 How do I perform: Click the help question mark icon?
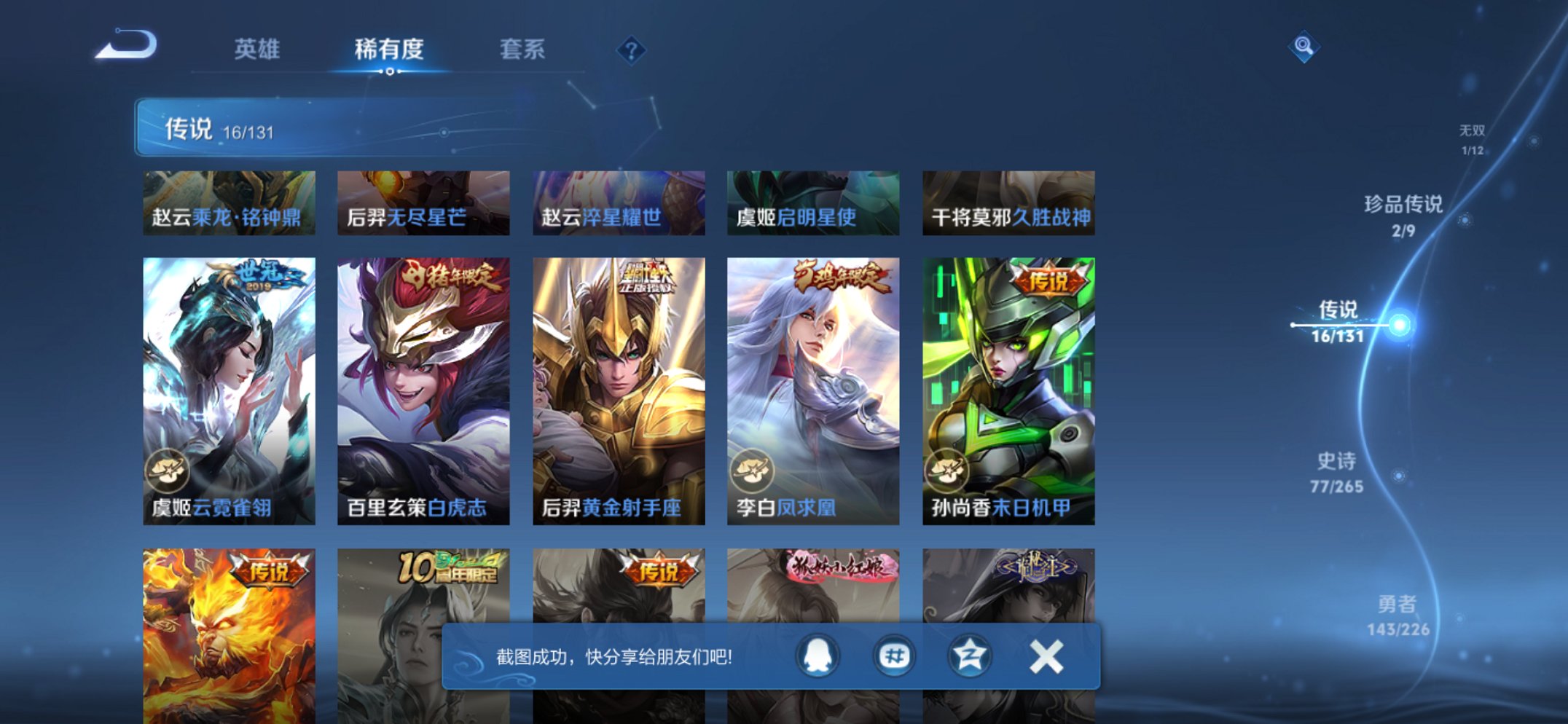tap(632, 50)
